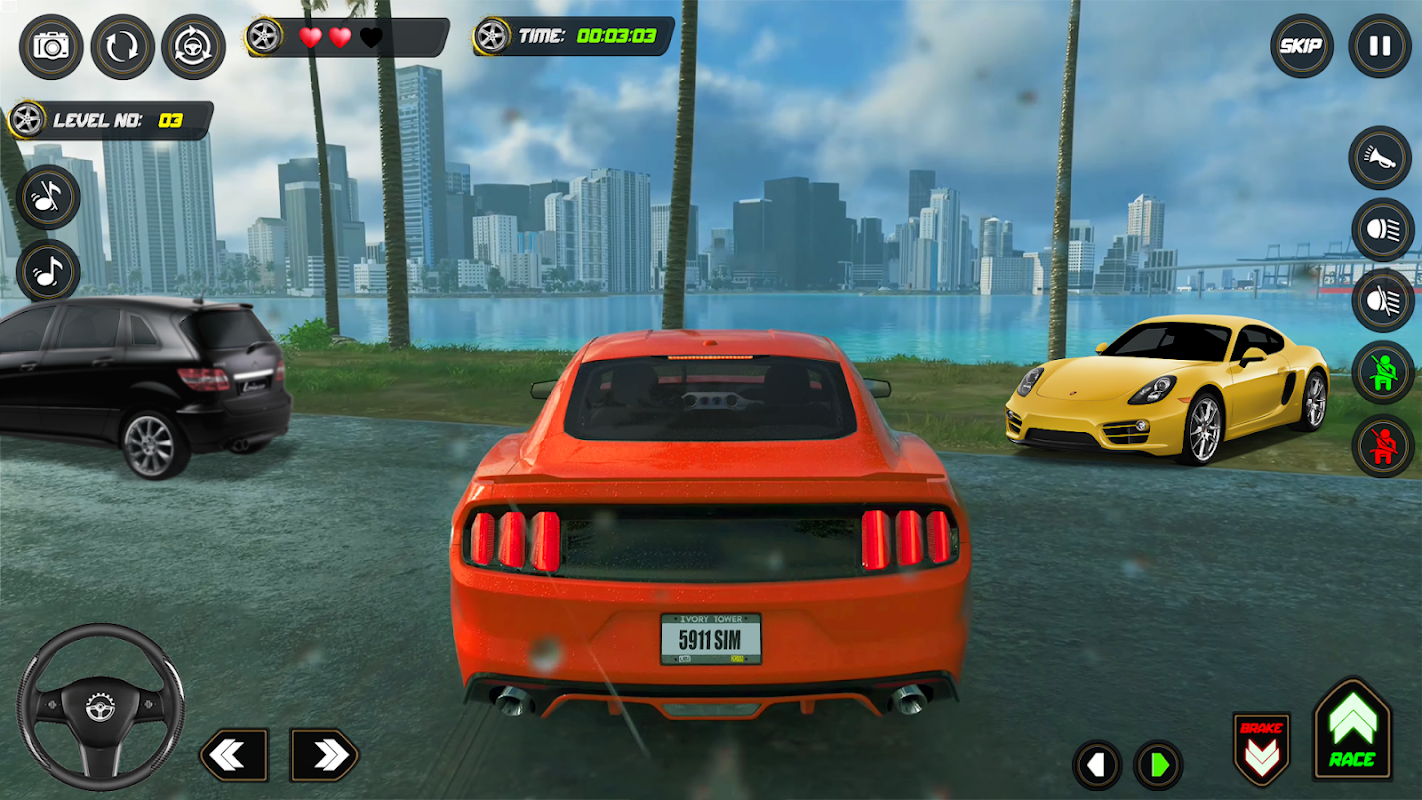The width and height of the screenshot is (1422, 800).
Task: Turn on music with the note icon
Action: point(48,270)
